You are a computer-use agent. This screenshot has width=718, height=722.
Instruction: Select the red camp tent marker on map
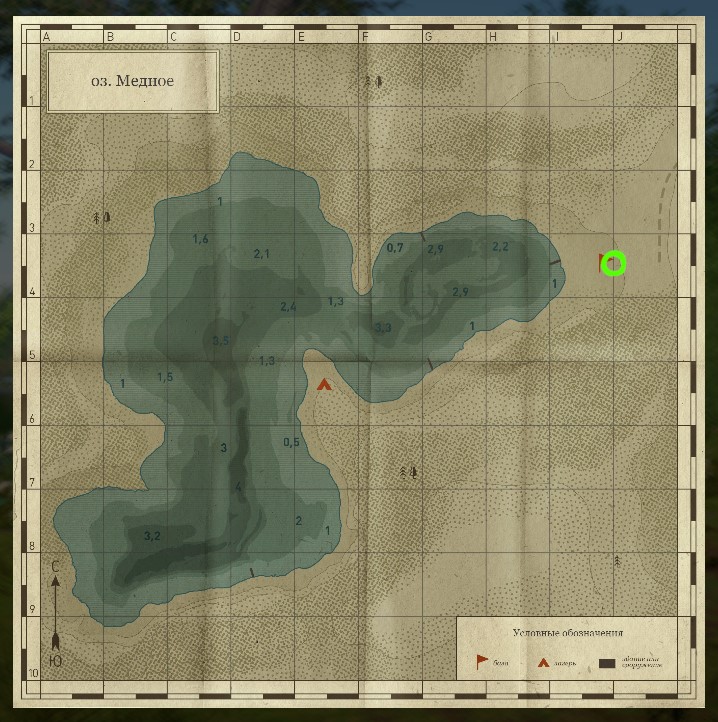(x=324, y=384)
